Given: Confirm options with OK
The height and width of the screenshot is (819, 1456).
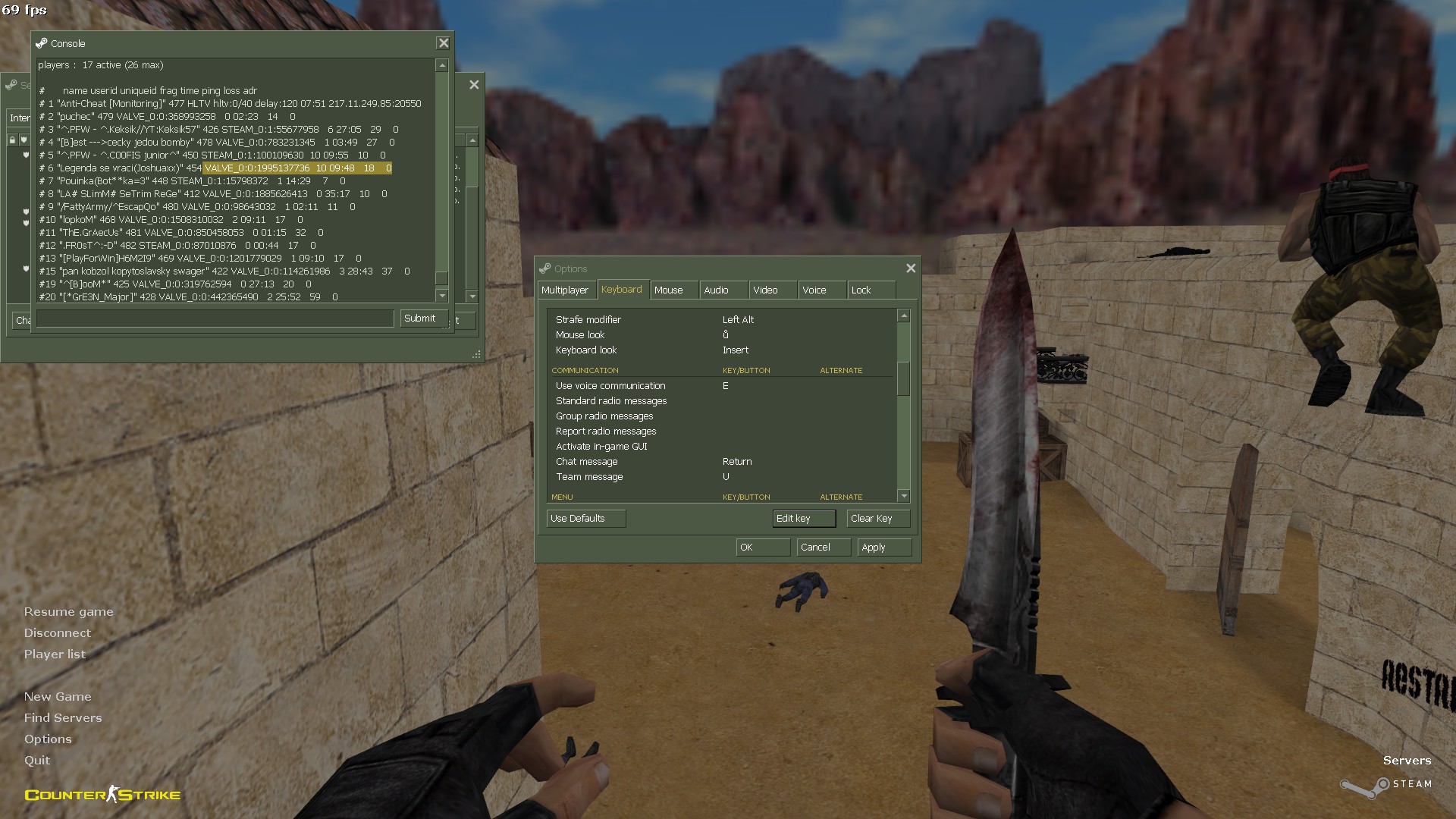Looking at the screenshot, I should pyautogui.click(x=762, y=548).
